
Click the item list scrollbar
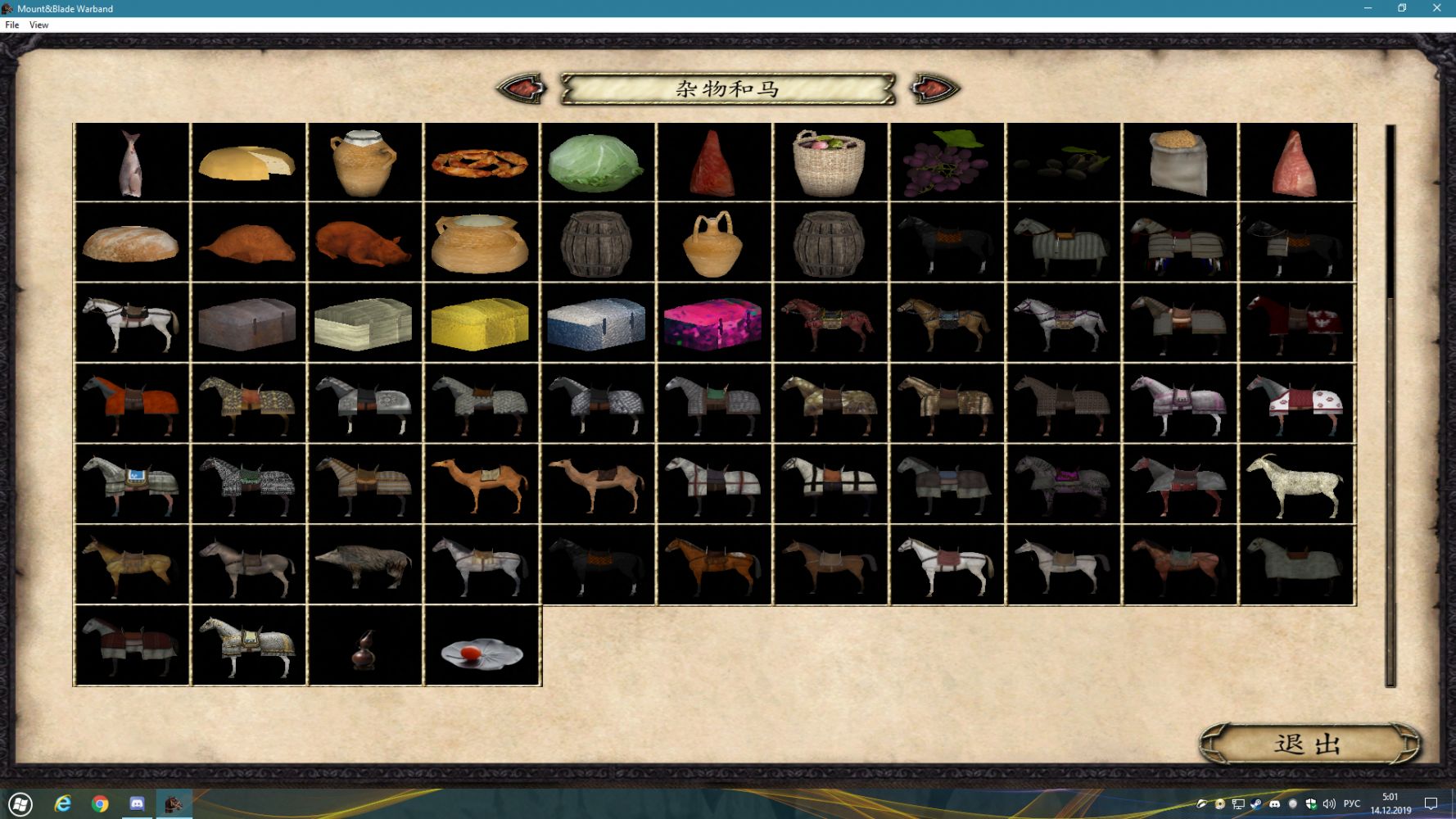pos(1390,405)
